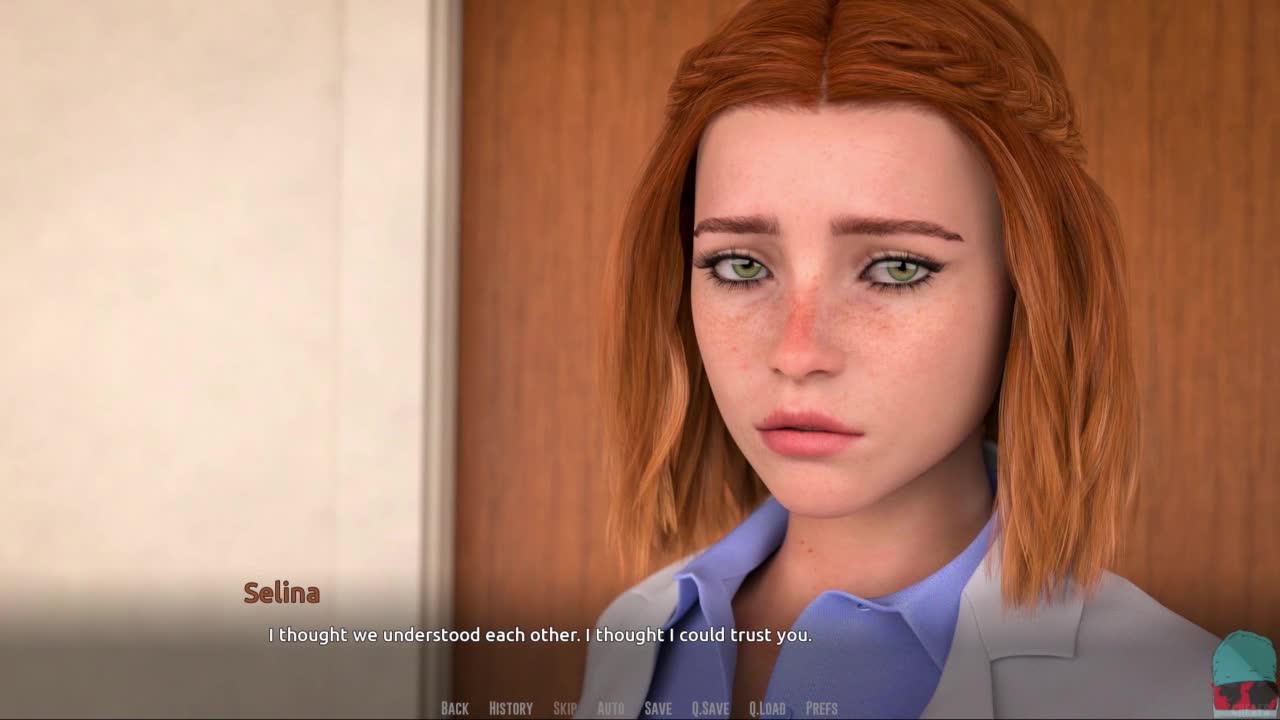
Task: Activate Skip mode
Action: (564, 708)
